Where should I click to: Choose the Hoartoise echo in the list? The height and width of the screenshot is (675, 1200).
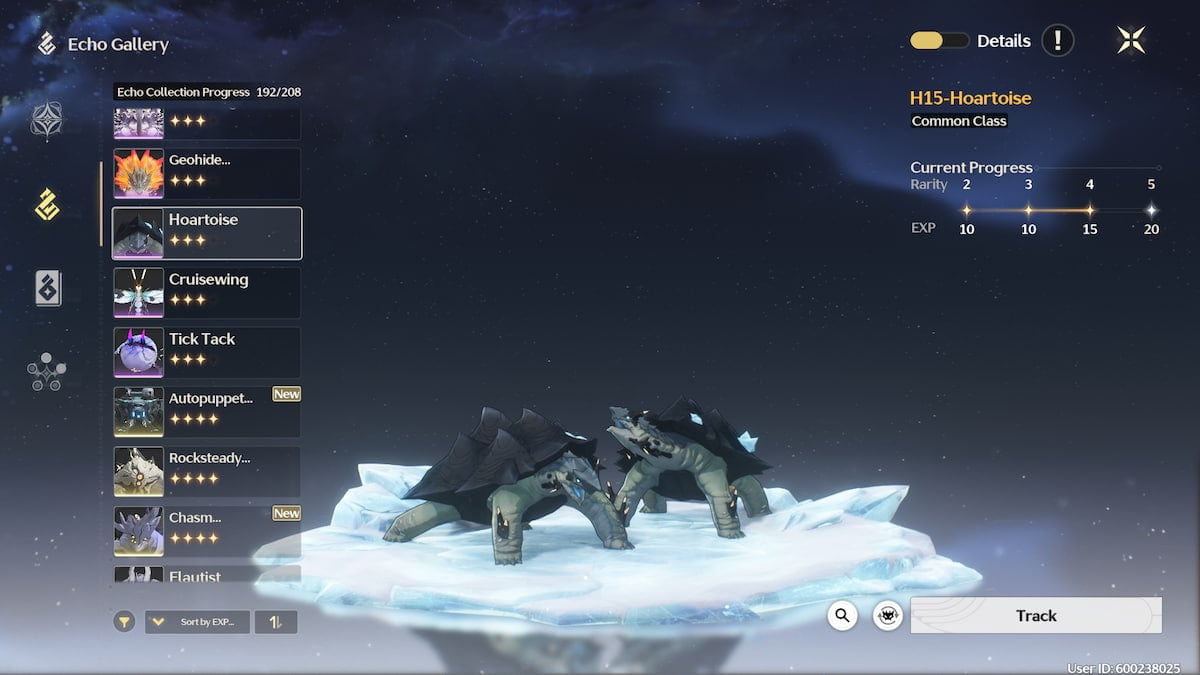(207, 233)
